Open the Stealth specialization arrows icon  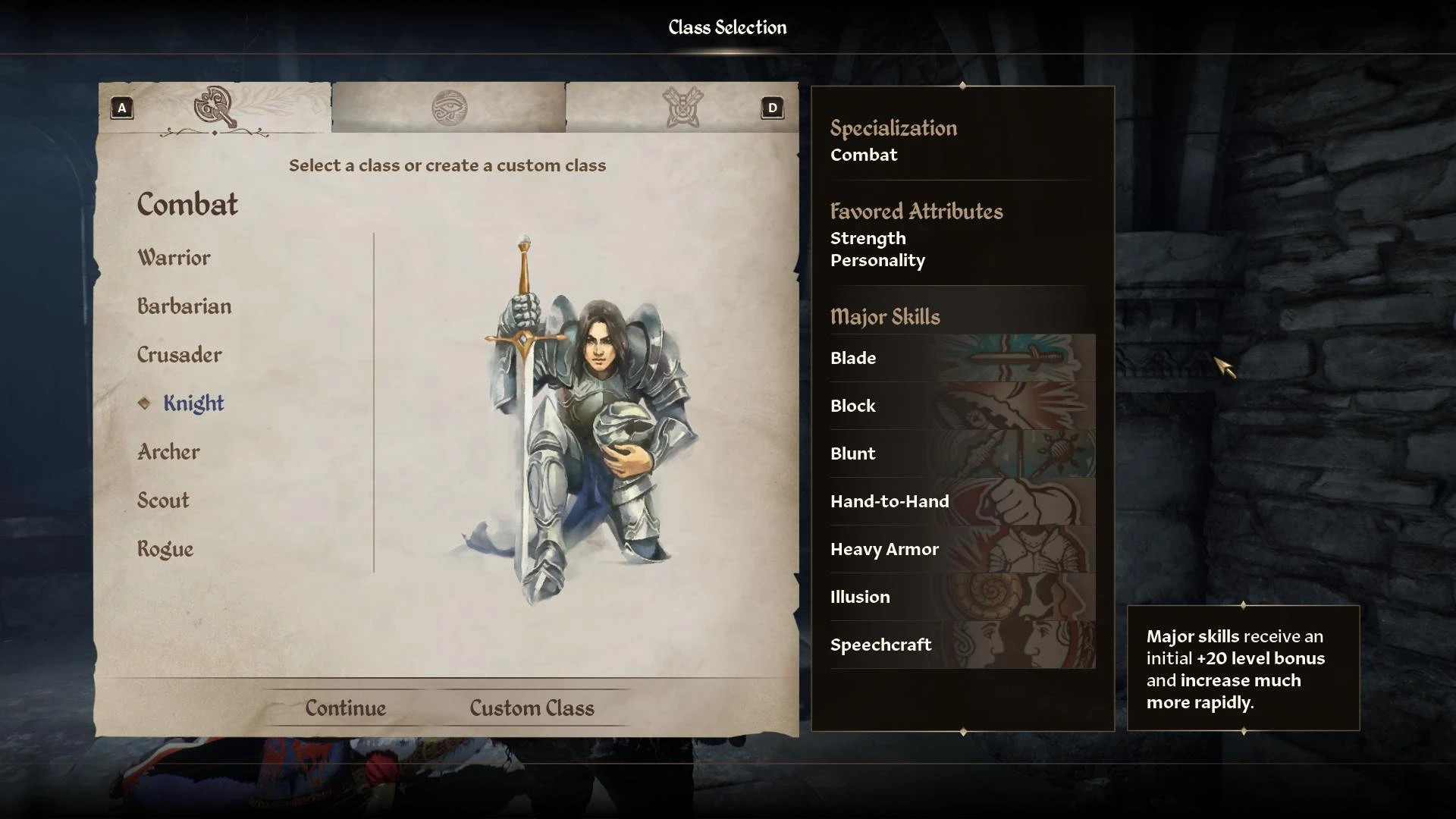click(681, 106)
